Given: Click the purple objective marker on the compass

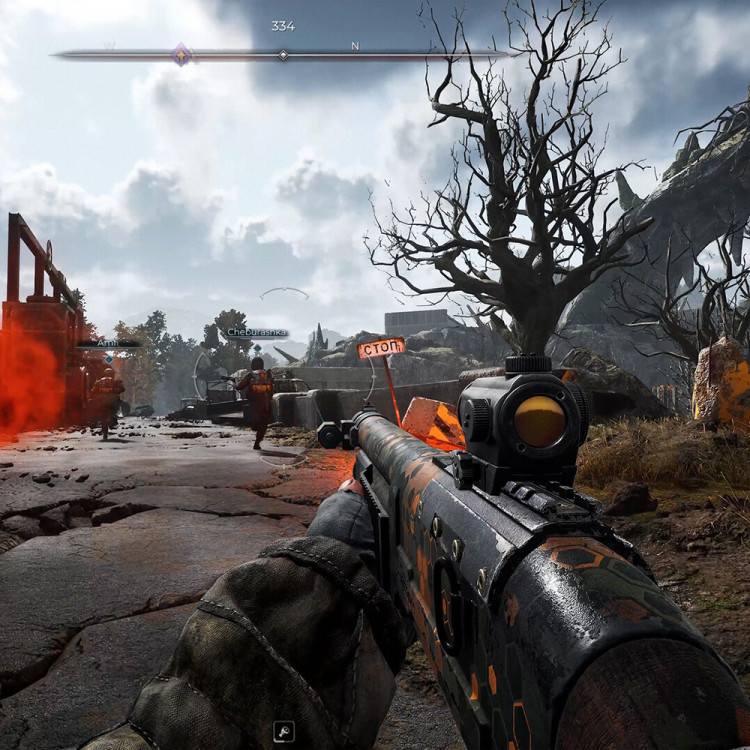Looking at the screenshot, I should tap(181, 54).
